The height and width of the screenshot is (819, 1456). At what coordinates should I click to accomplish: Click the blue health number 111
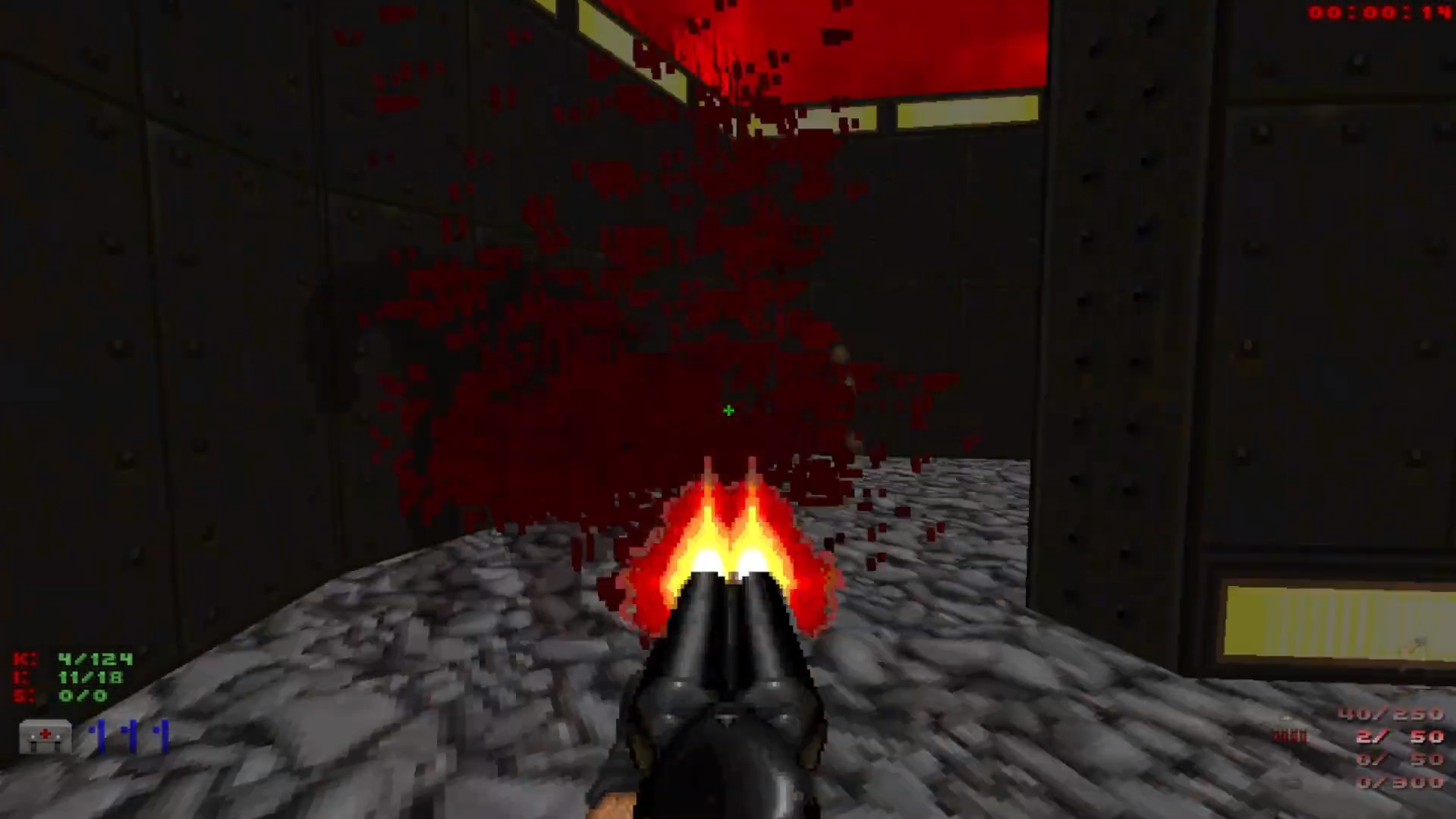(129, 735)
